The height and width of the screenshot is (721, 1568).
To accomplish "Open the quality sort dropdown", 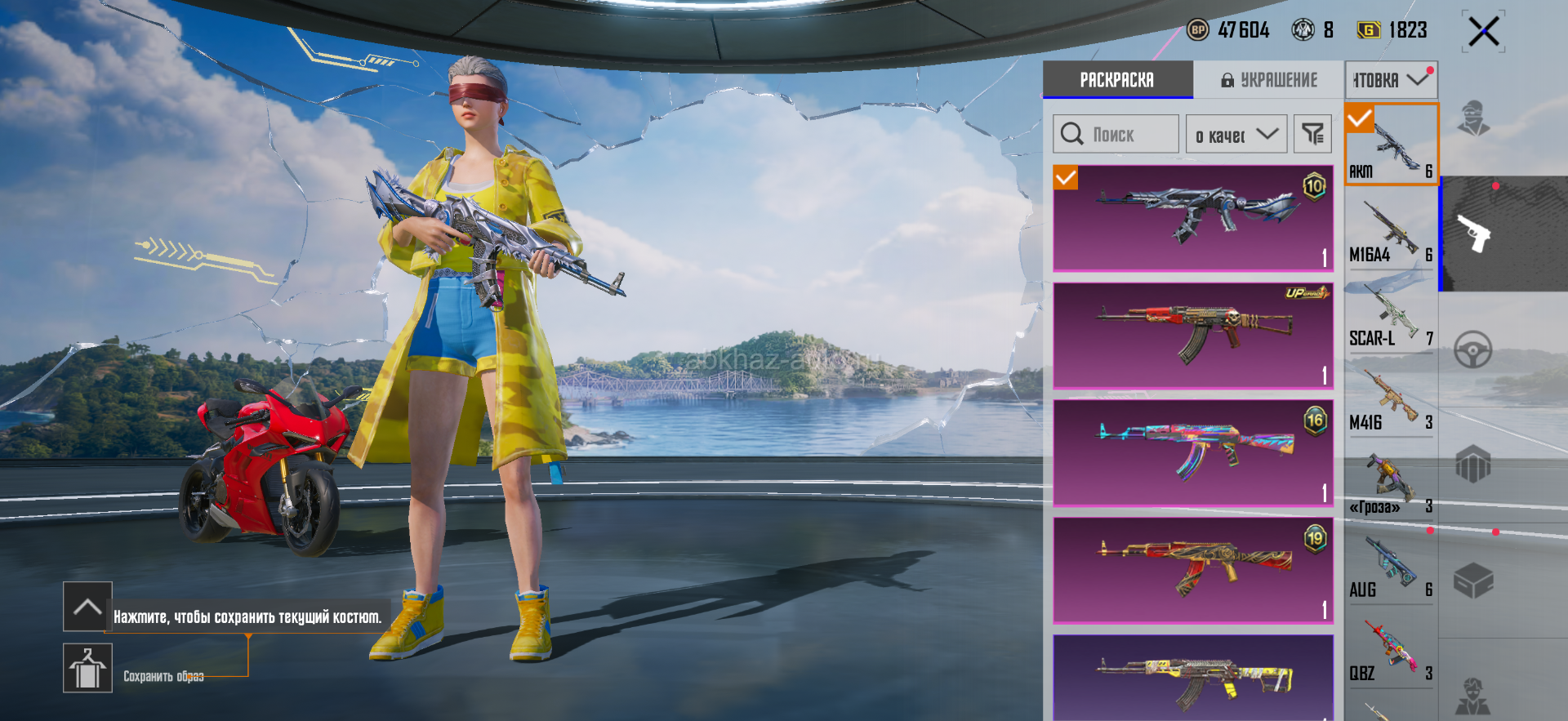I will click(x=1236, y=135).
